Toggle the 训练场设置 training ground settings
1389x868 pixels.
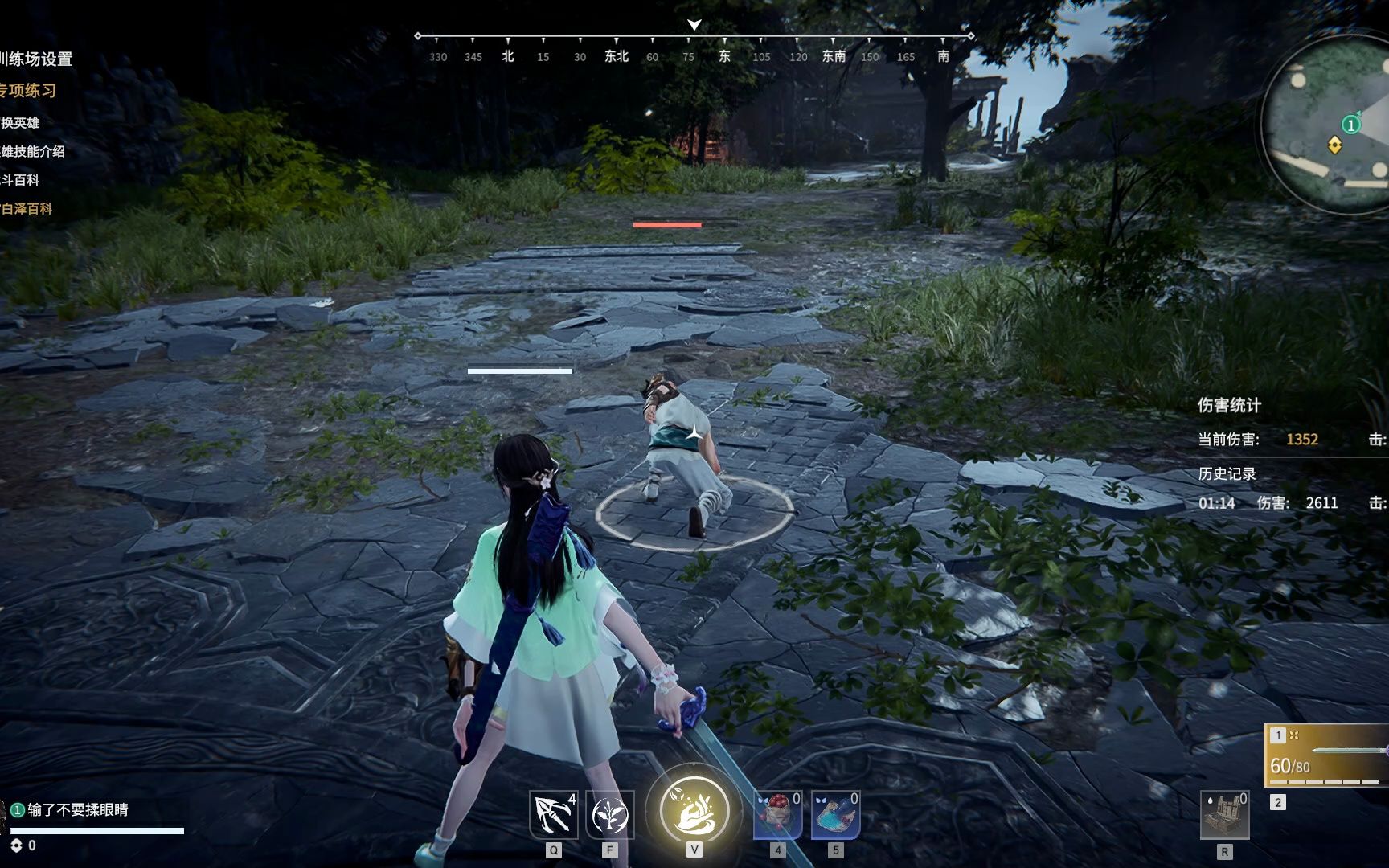pos(36,59)
